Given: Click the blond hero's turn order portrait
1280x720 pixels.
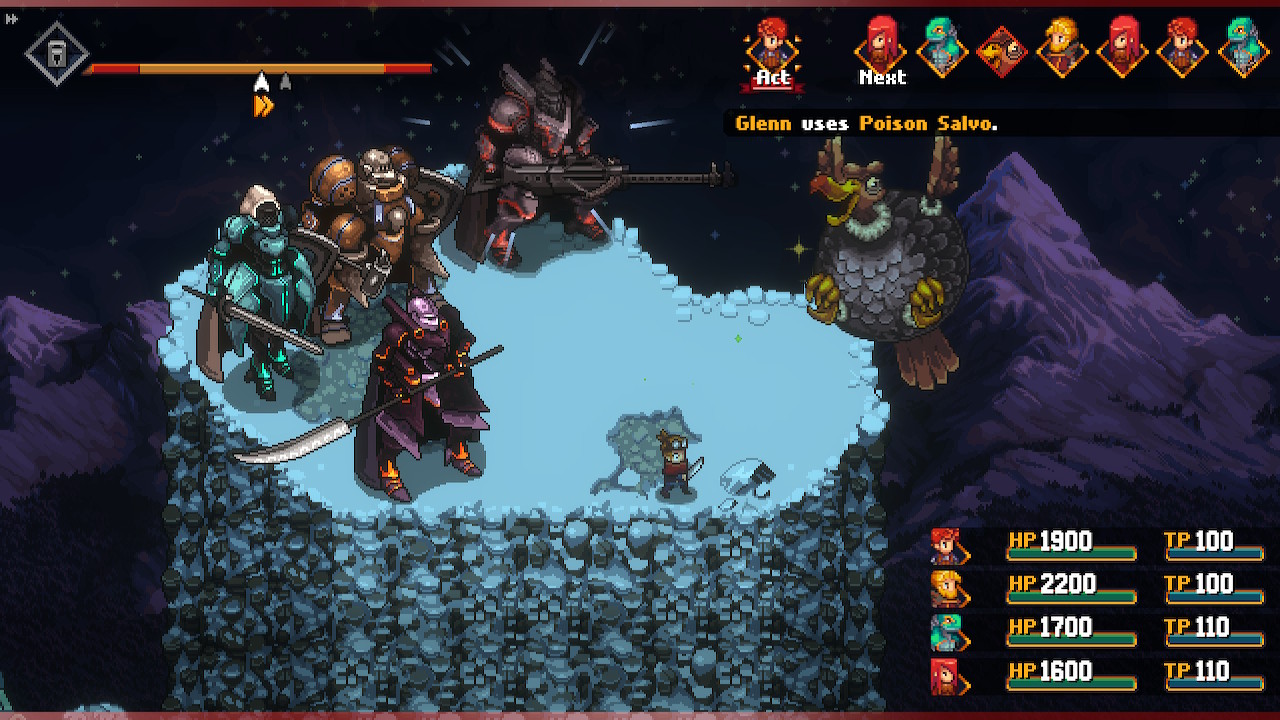Looking at the screenshot, I should tap(1061, 46).
